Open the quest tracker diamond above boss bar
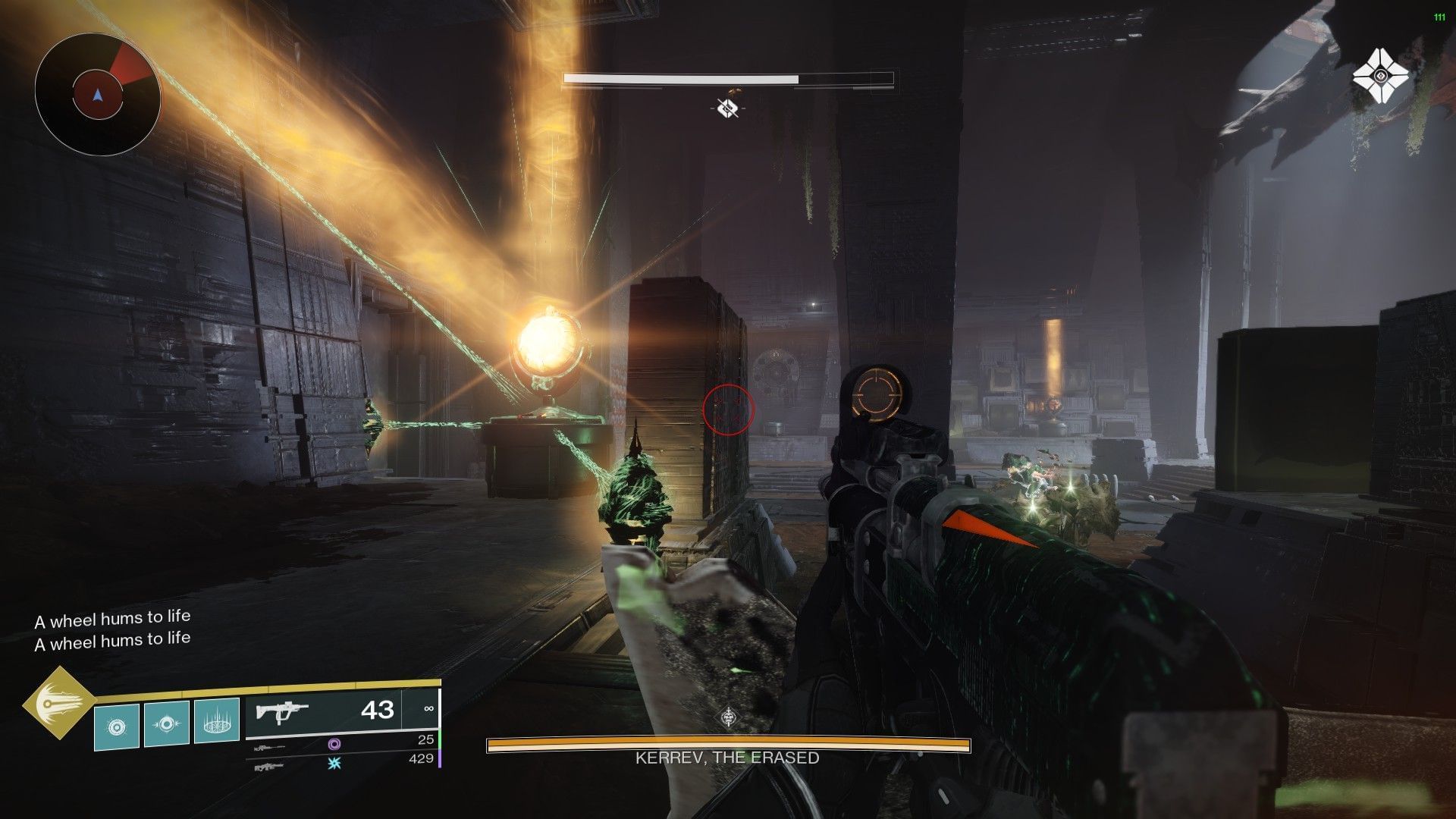Viewport: 1456px width, 819px height. [727, 716]
